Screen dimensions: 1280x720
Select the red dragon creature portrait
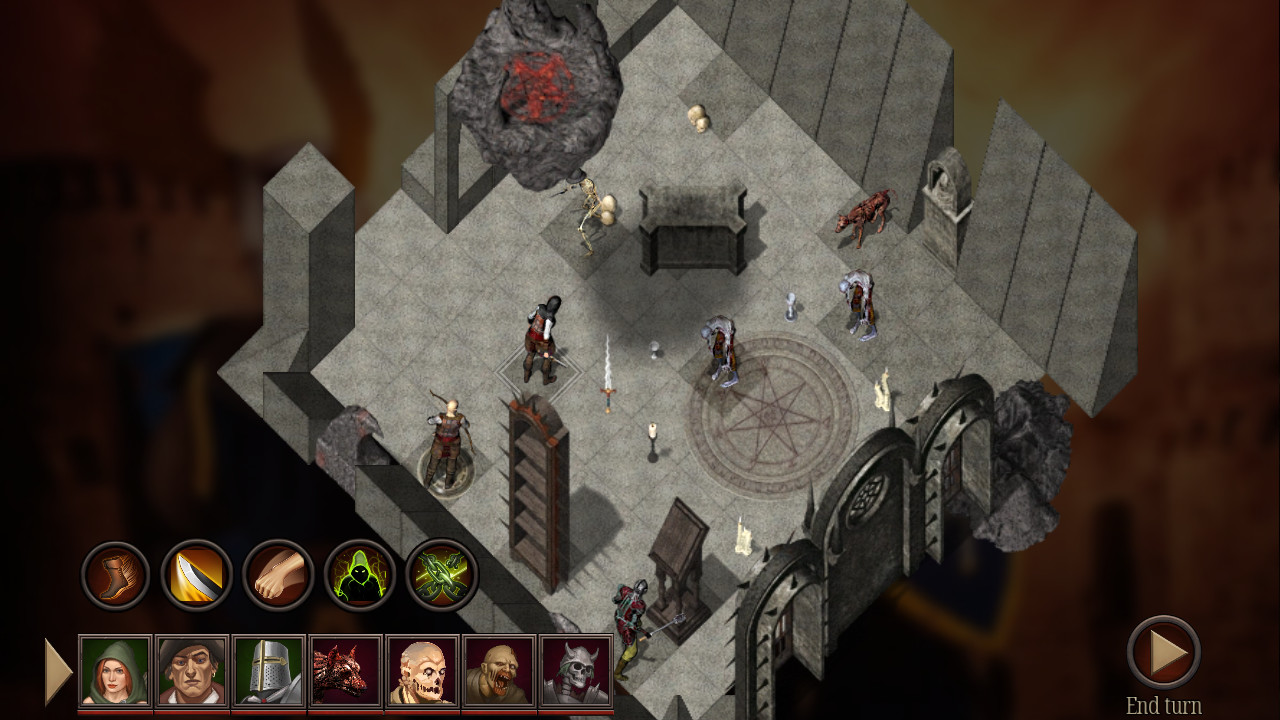pyautogui.click(x=344, y=670)
